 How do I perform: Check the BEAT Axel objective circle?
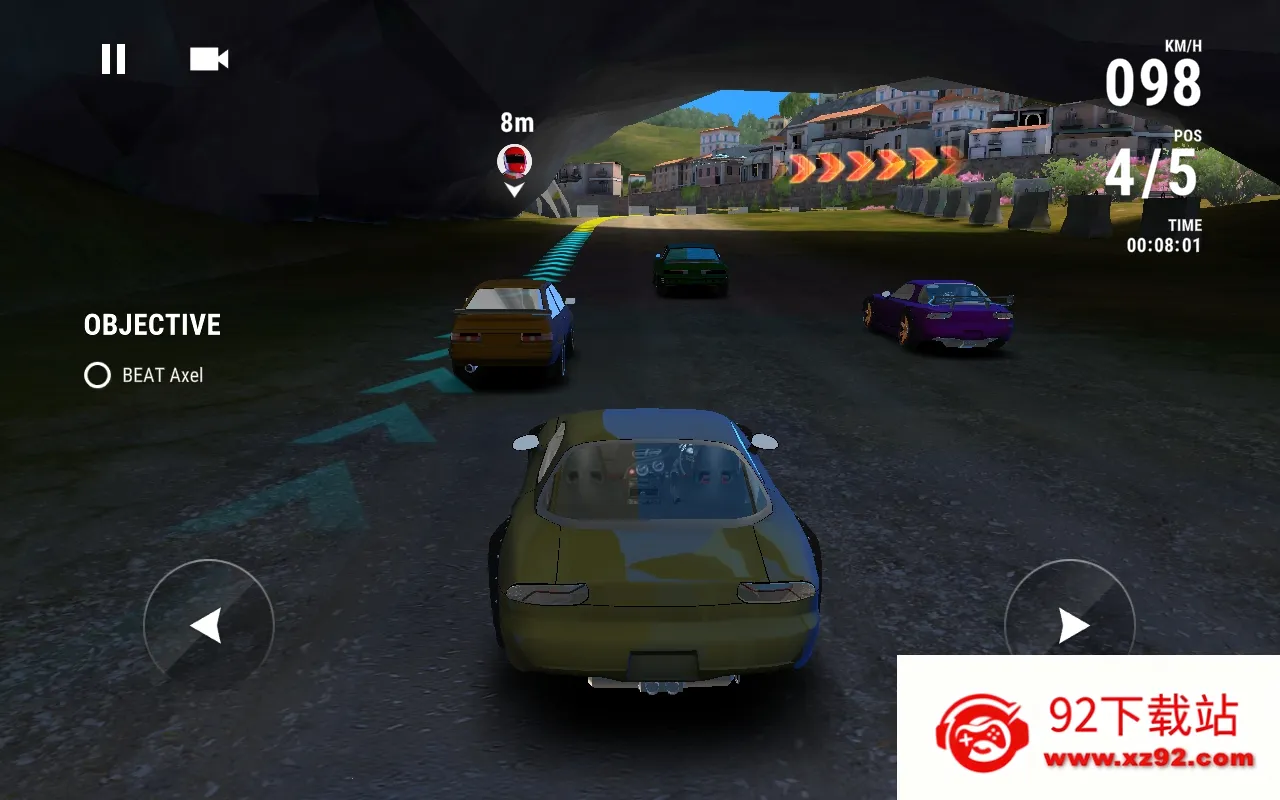(x=96, y=375)
